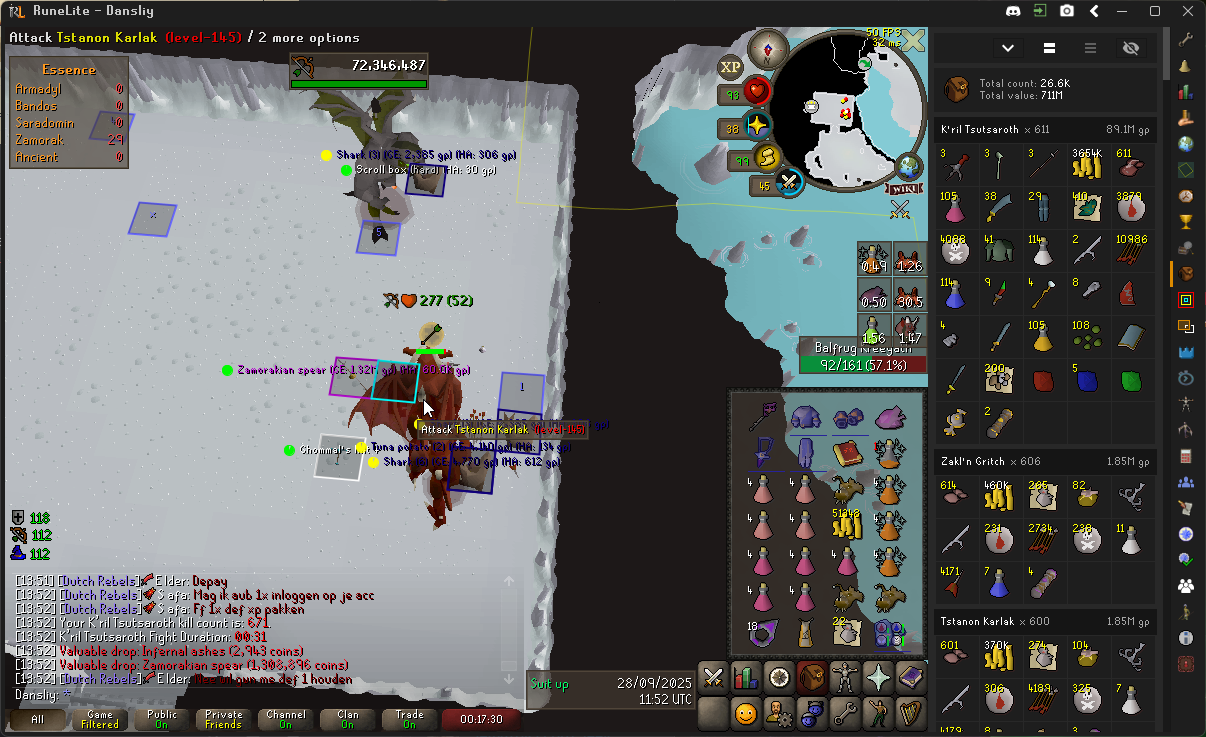
Task: Open the wrench Settings tab
Action: click(x=847, y=713)
